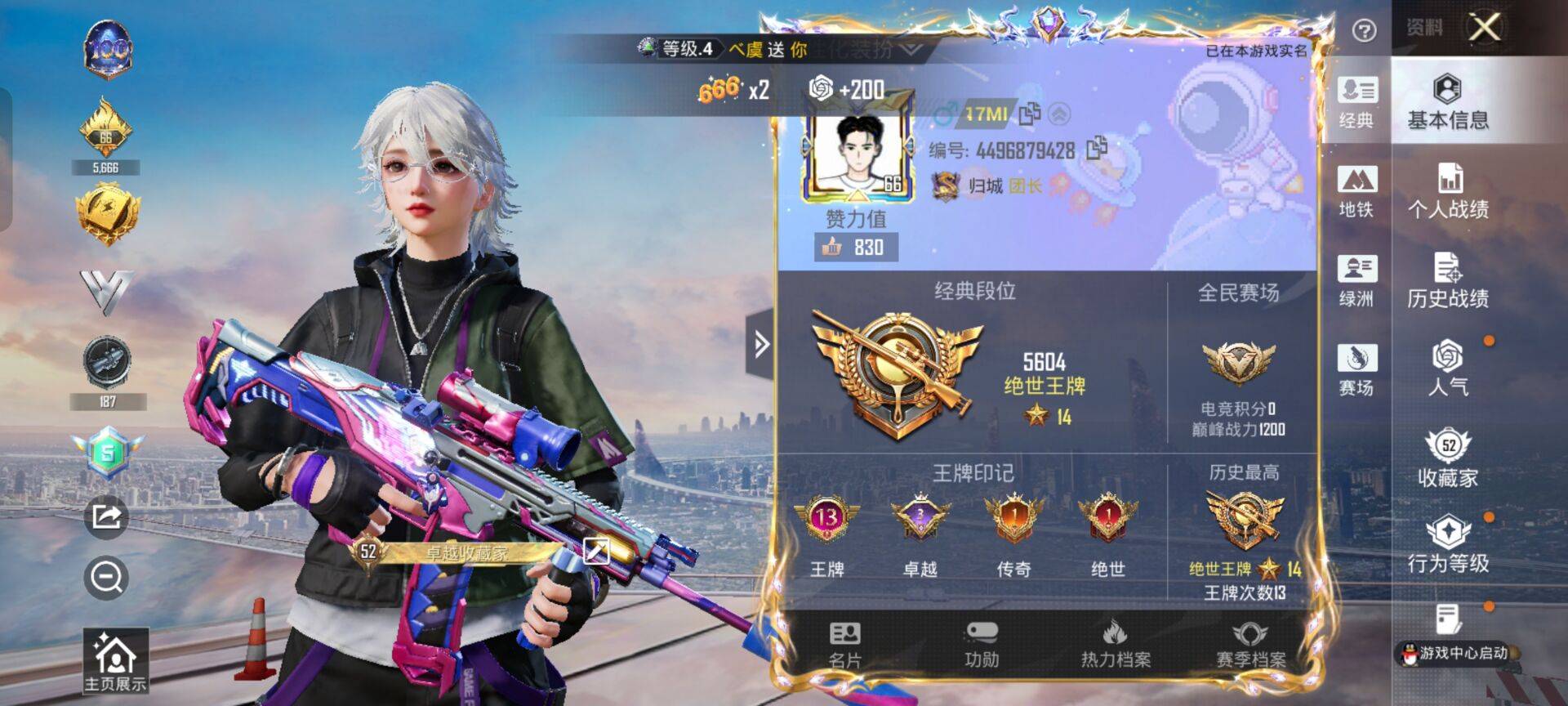Close the profile with the X button
This screenshot has height=706, width=1568.
pos(1484,28)
